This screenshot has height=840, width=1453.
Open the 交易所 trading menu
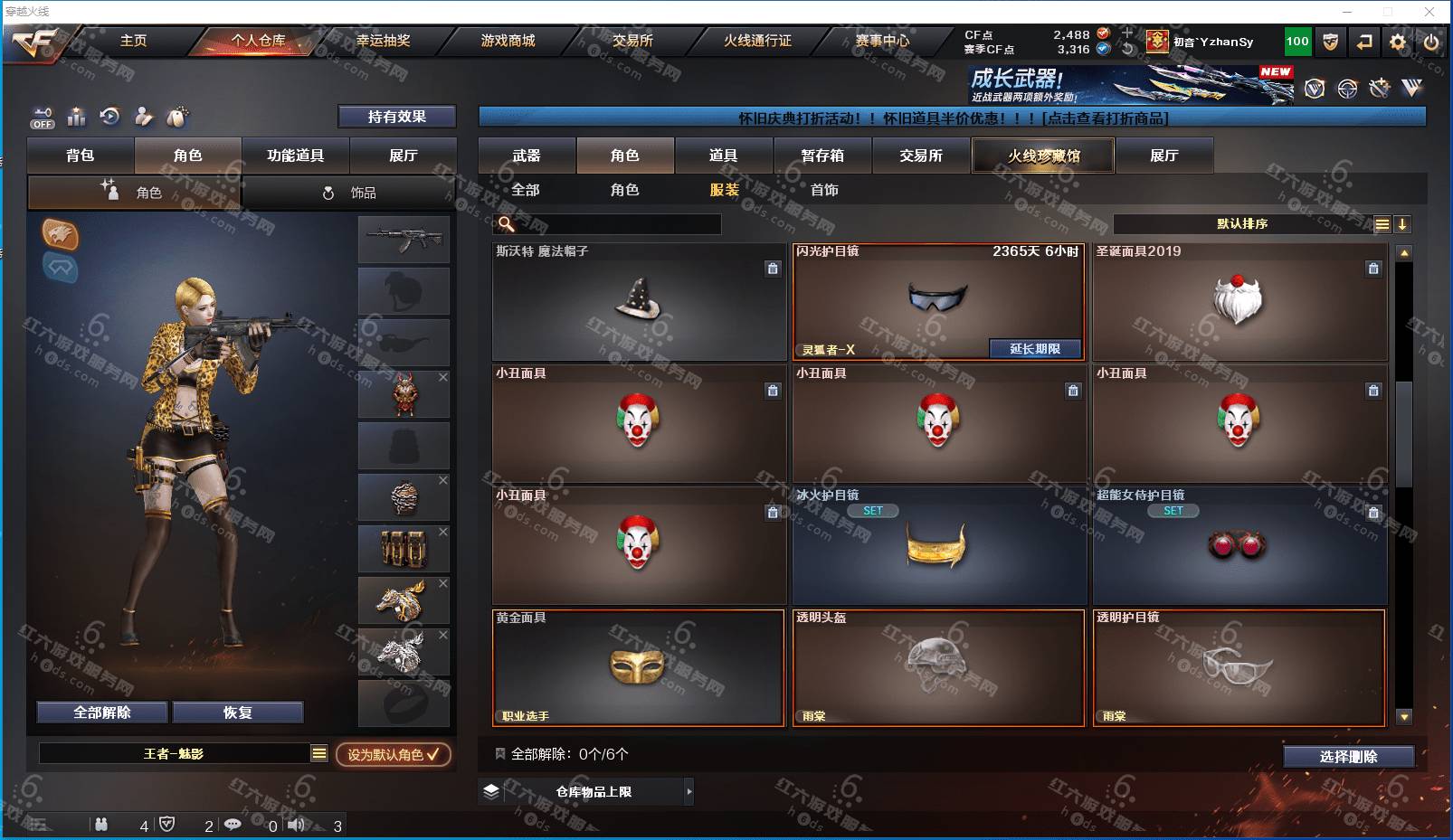pyautogui.click(x=632, y=41)
